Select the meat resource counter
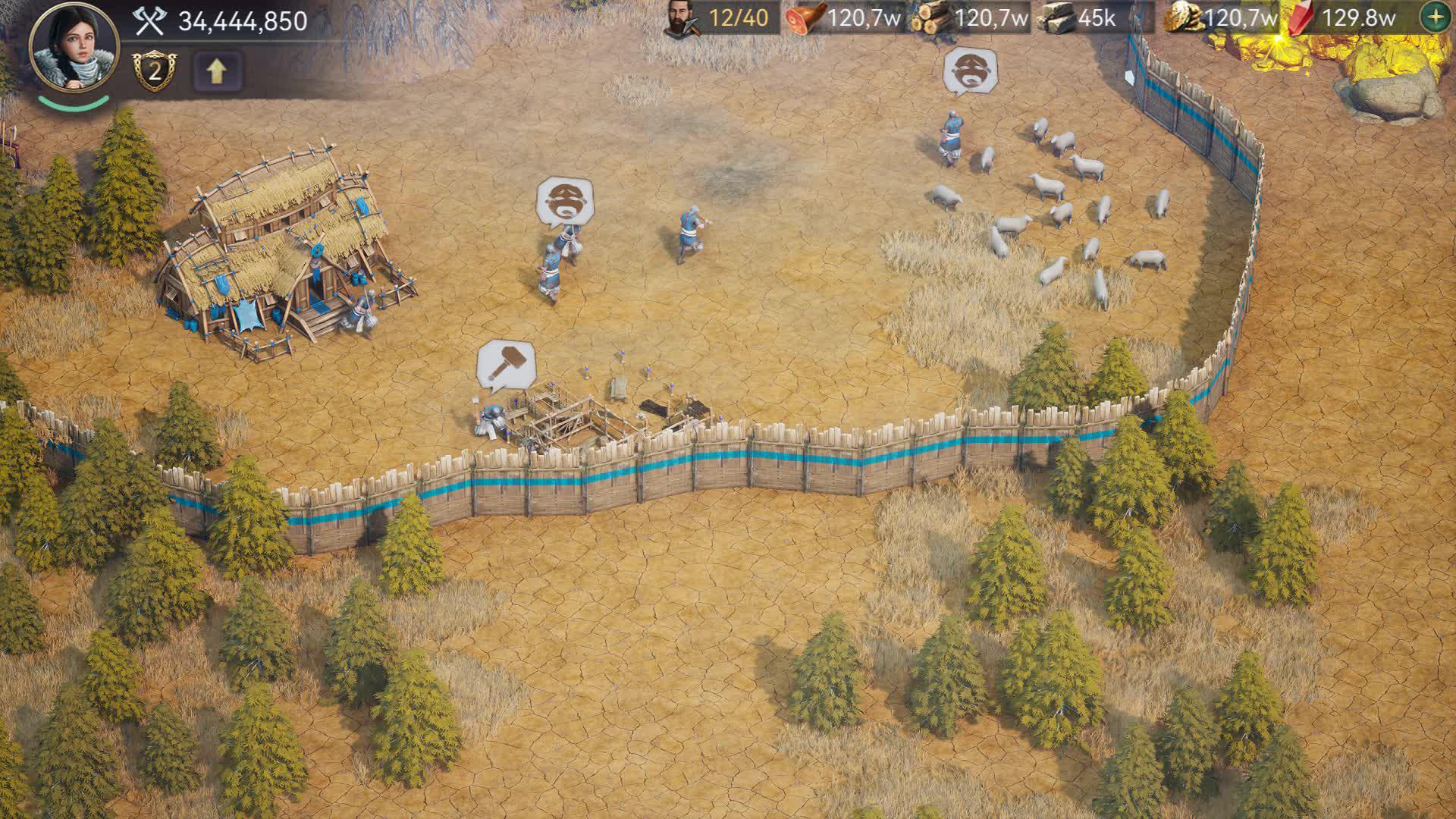 pyautogui.click(x=843, y=18)
